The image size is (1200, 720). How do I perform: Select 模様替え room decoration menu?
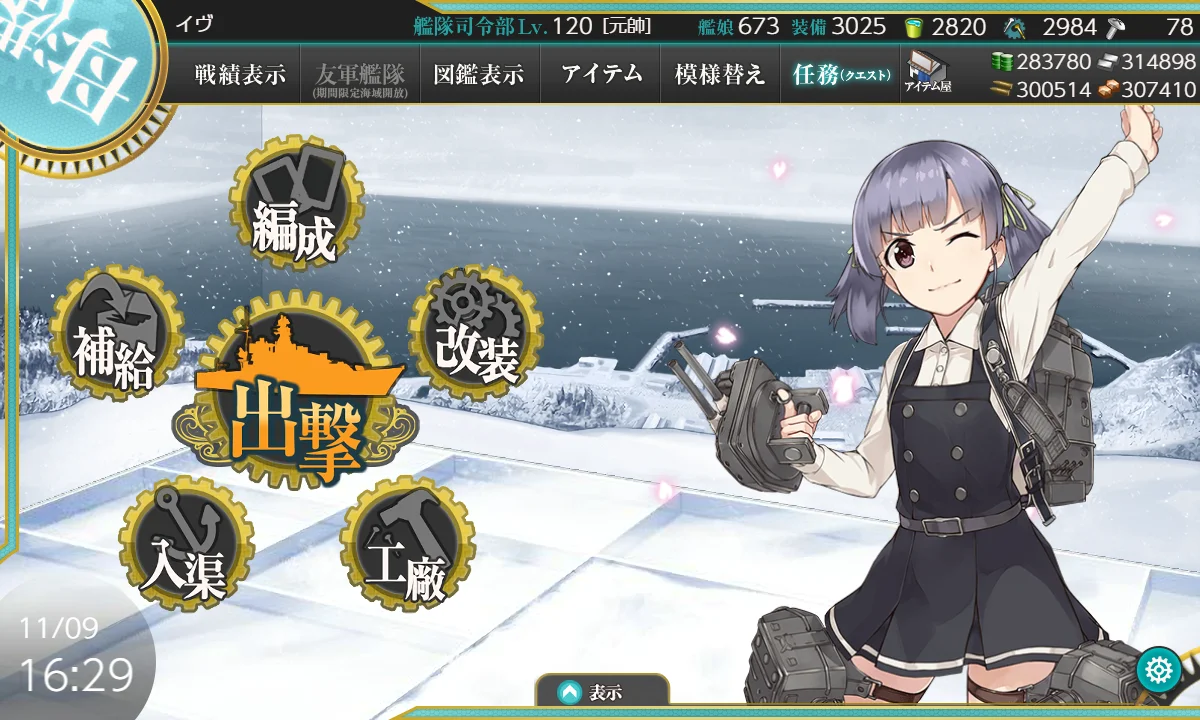click(720, 75)
